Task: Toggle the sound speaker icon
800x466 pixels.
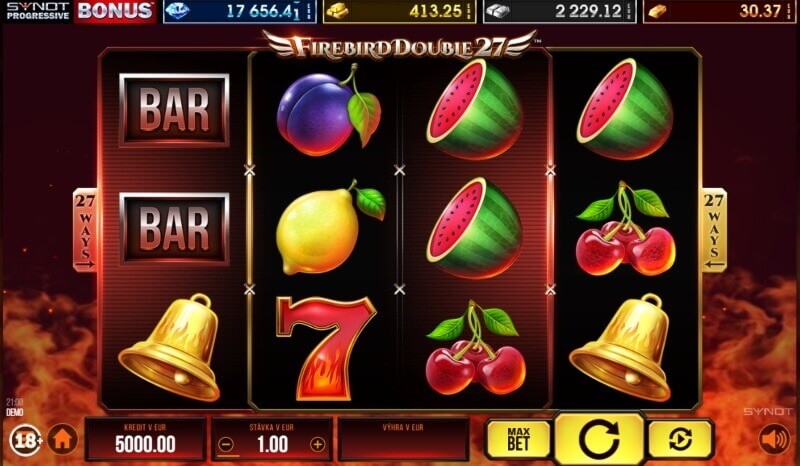Action: click(x=774, y=439)
